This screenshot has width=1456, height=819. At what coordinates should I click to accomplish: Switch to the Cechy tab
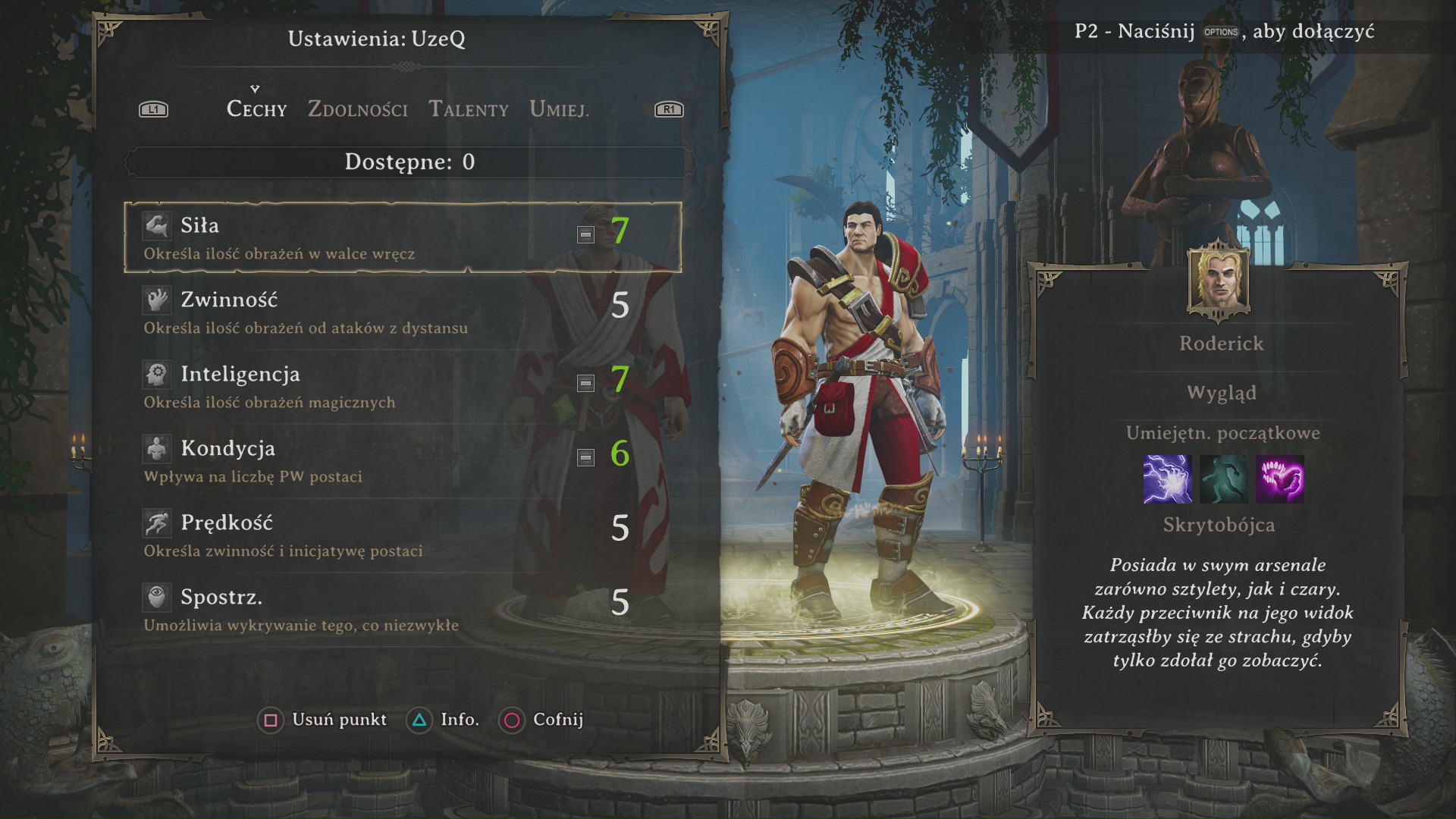coord(256,110)
